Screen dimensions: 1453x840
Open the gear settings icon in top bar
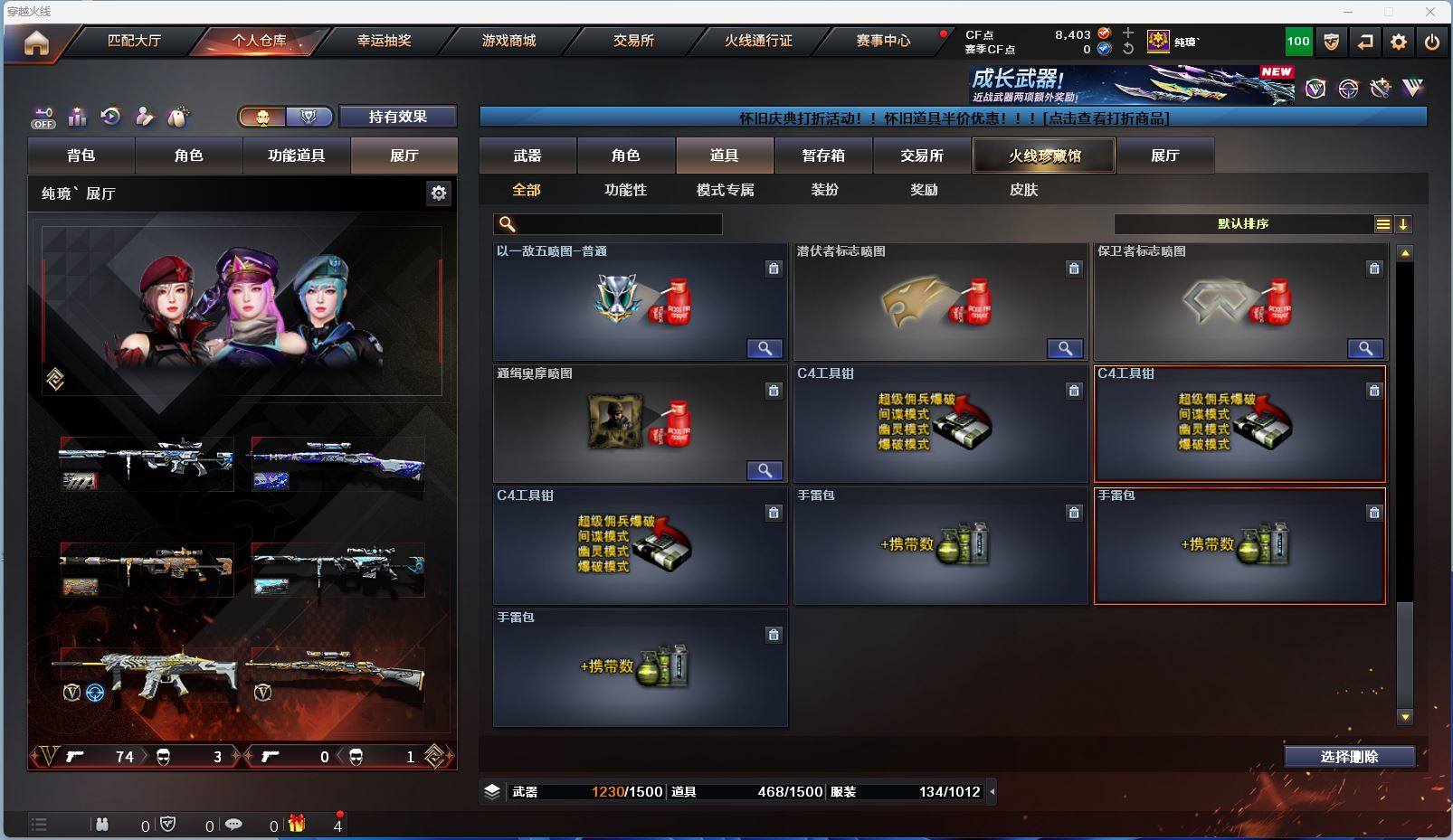click(1399, 42)
